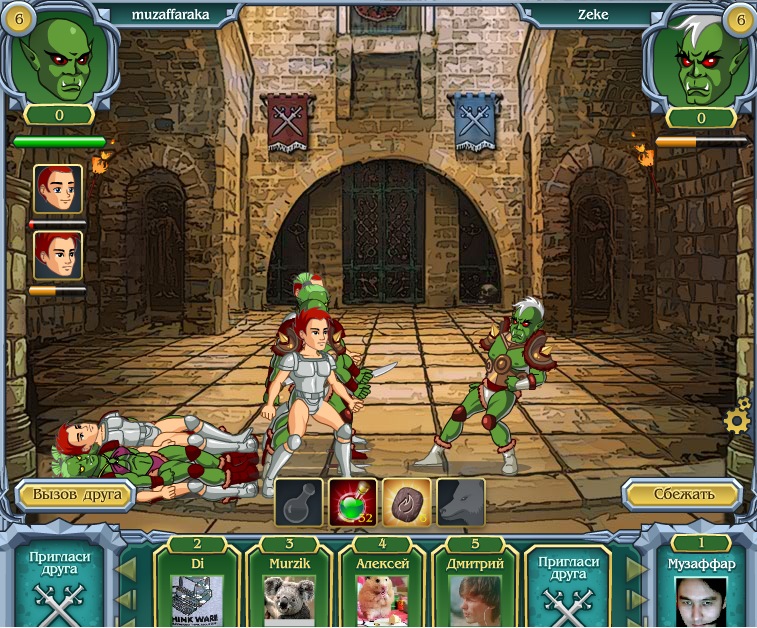Open the gear settings icon
Image resolution: width=757 pixels, height=628 pixels.
[x=738, y=420]
